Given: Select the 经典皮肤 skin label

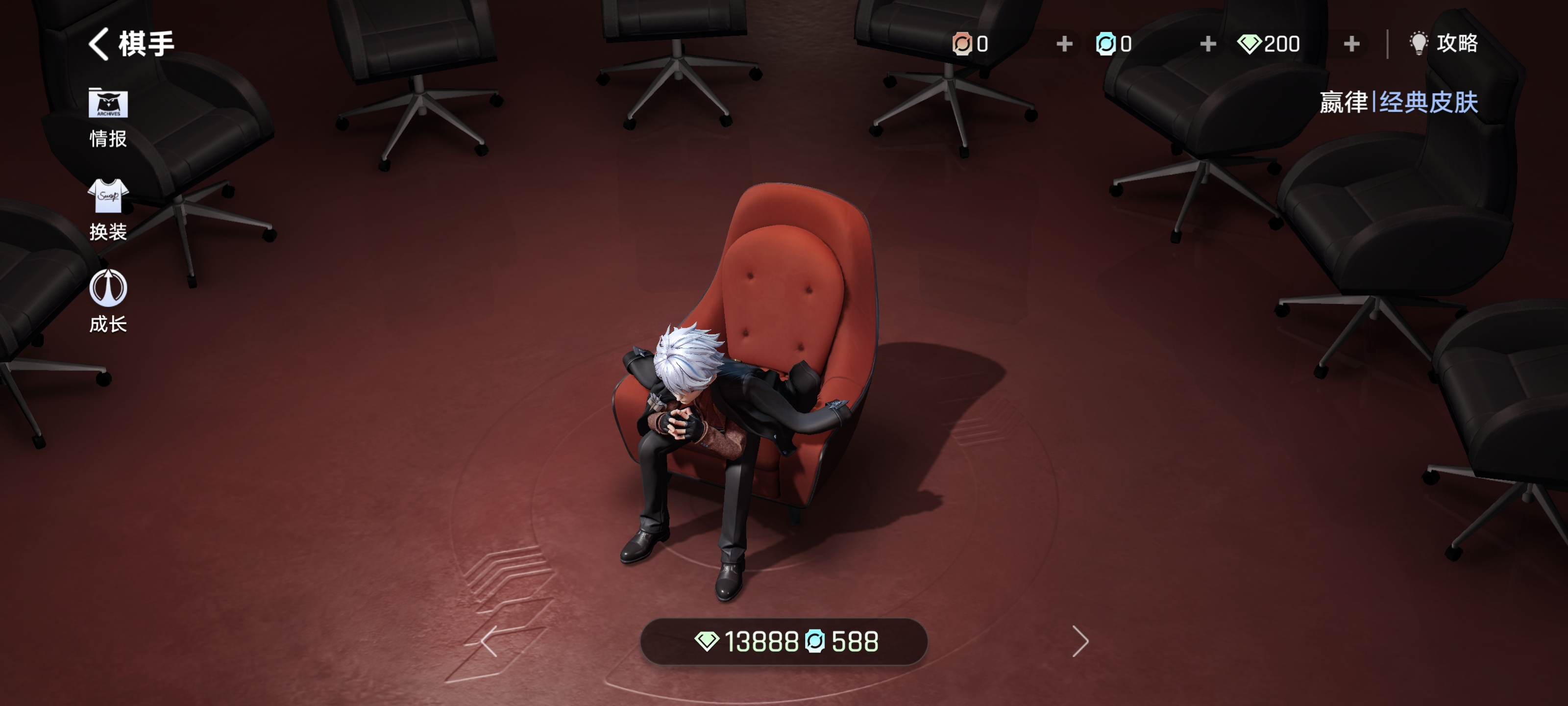Looking at the screenshot, I should 1428,101.
